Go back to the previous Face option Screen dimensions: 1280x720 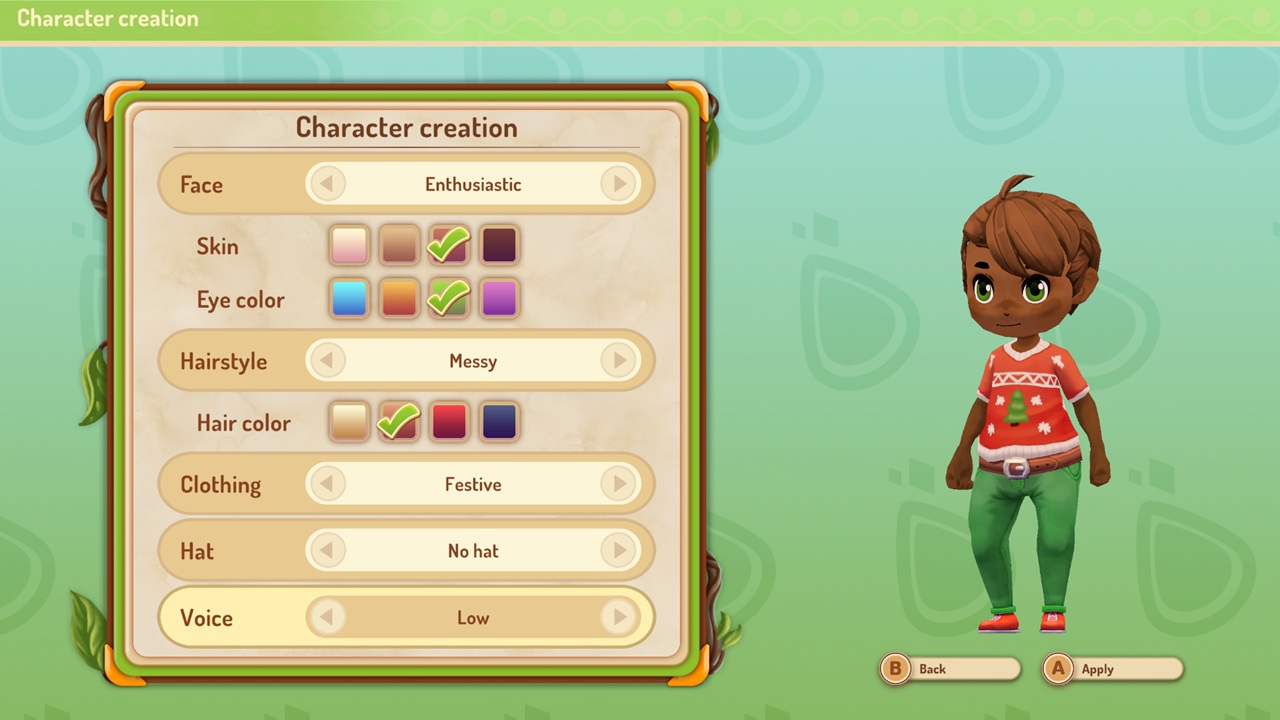pos(328,184)
